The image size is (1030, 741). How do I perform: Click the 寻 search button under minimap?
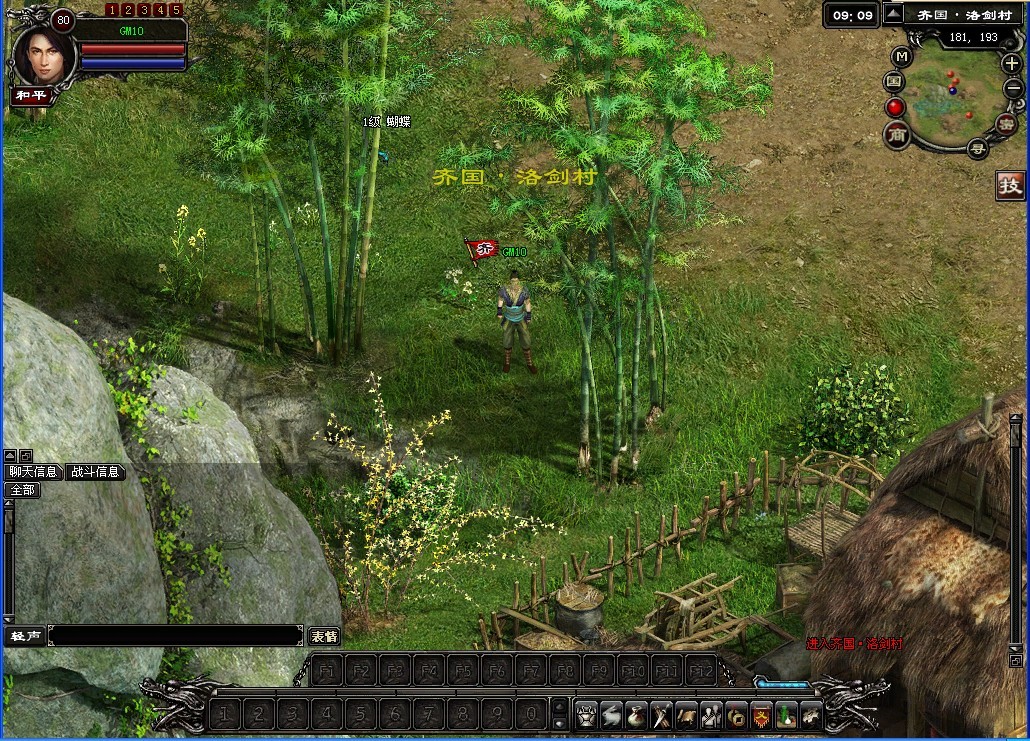click(x=977, y=149)
